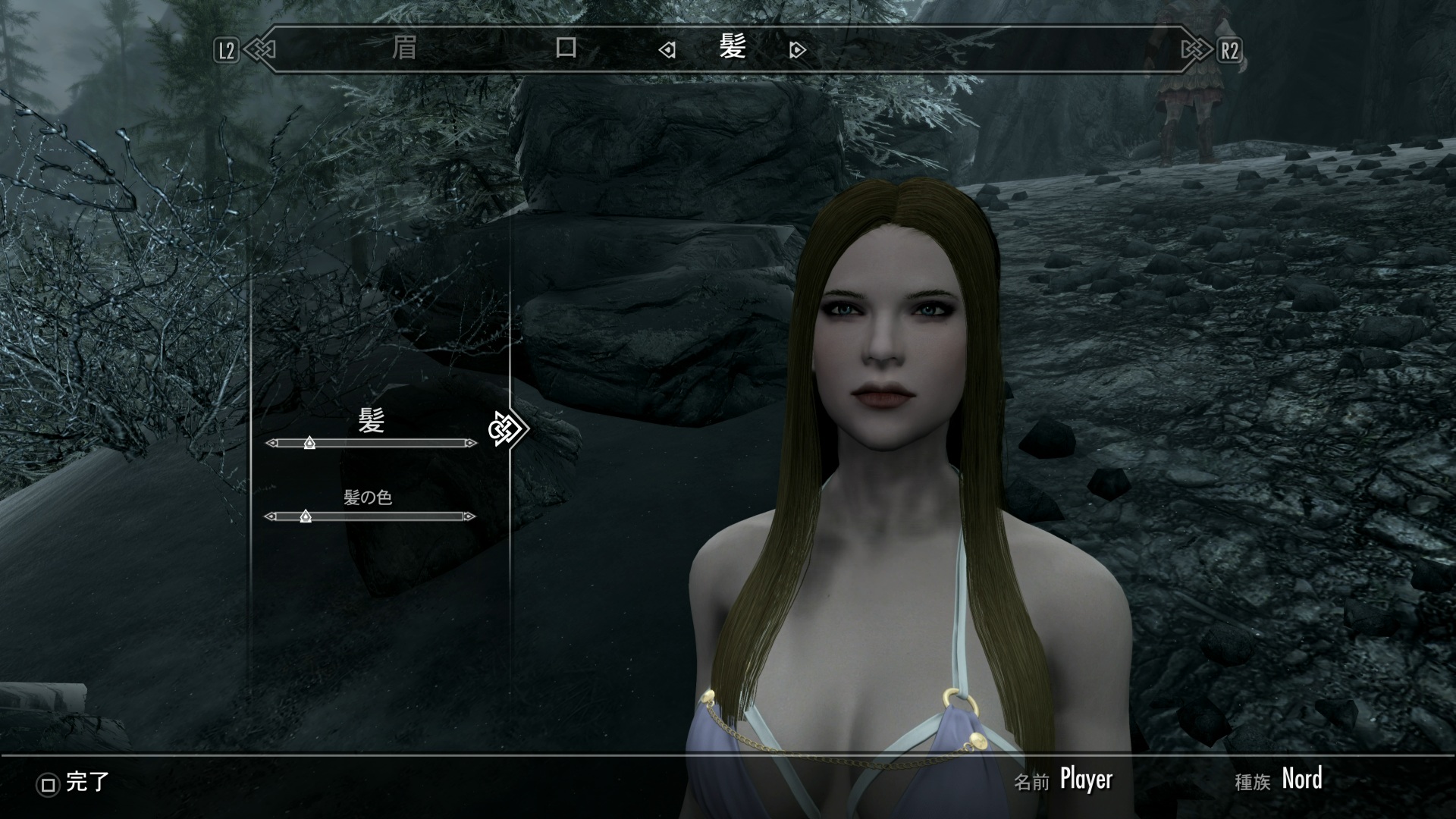Decrease 髪の色 slider with its left arrow
1456x819 pixels.
(269, 516)
